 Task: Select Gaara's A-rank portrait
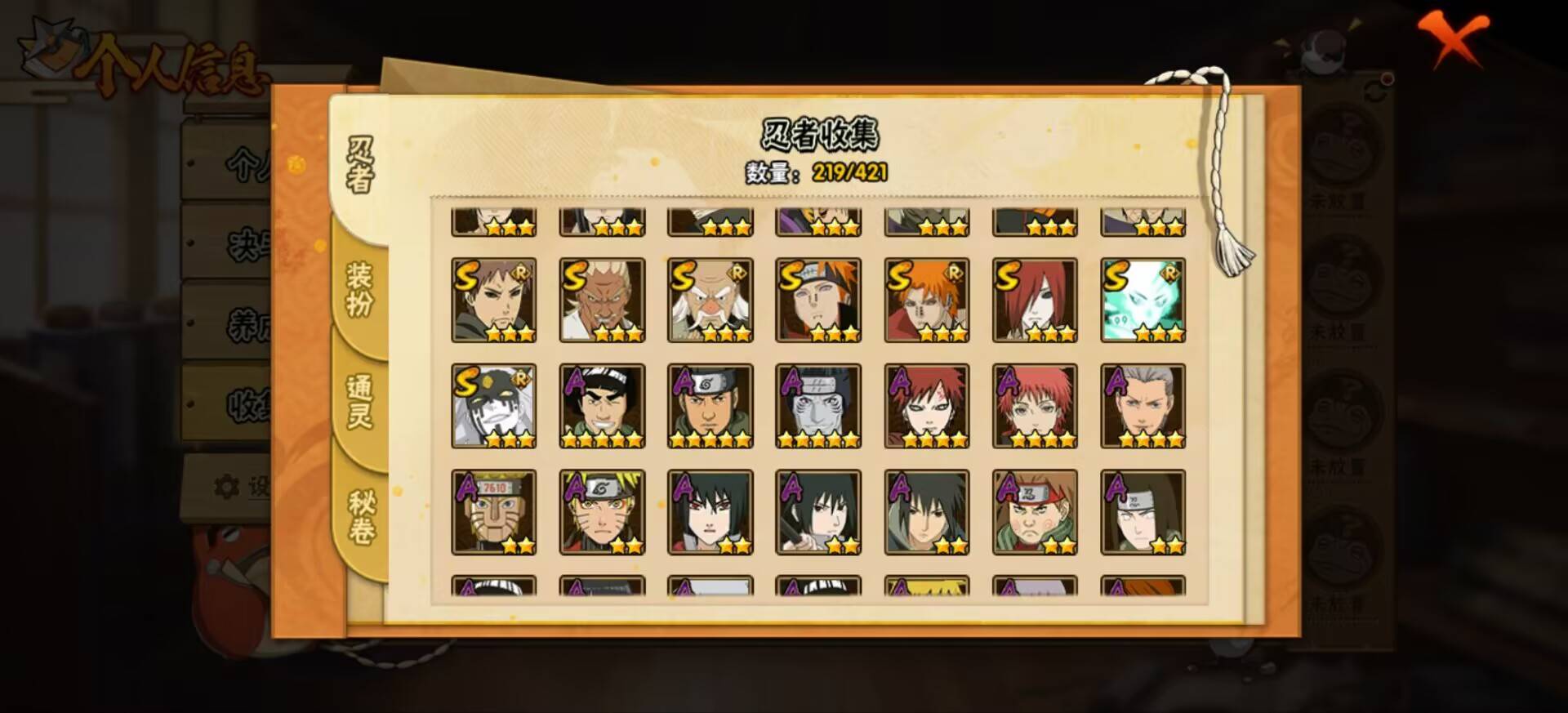tap(925, 406)
